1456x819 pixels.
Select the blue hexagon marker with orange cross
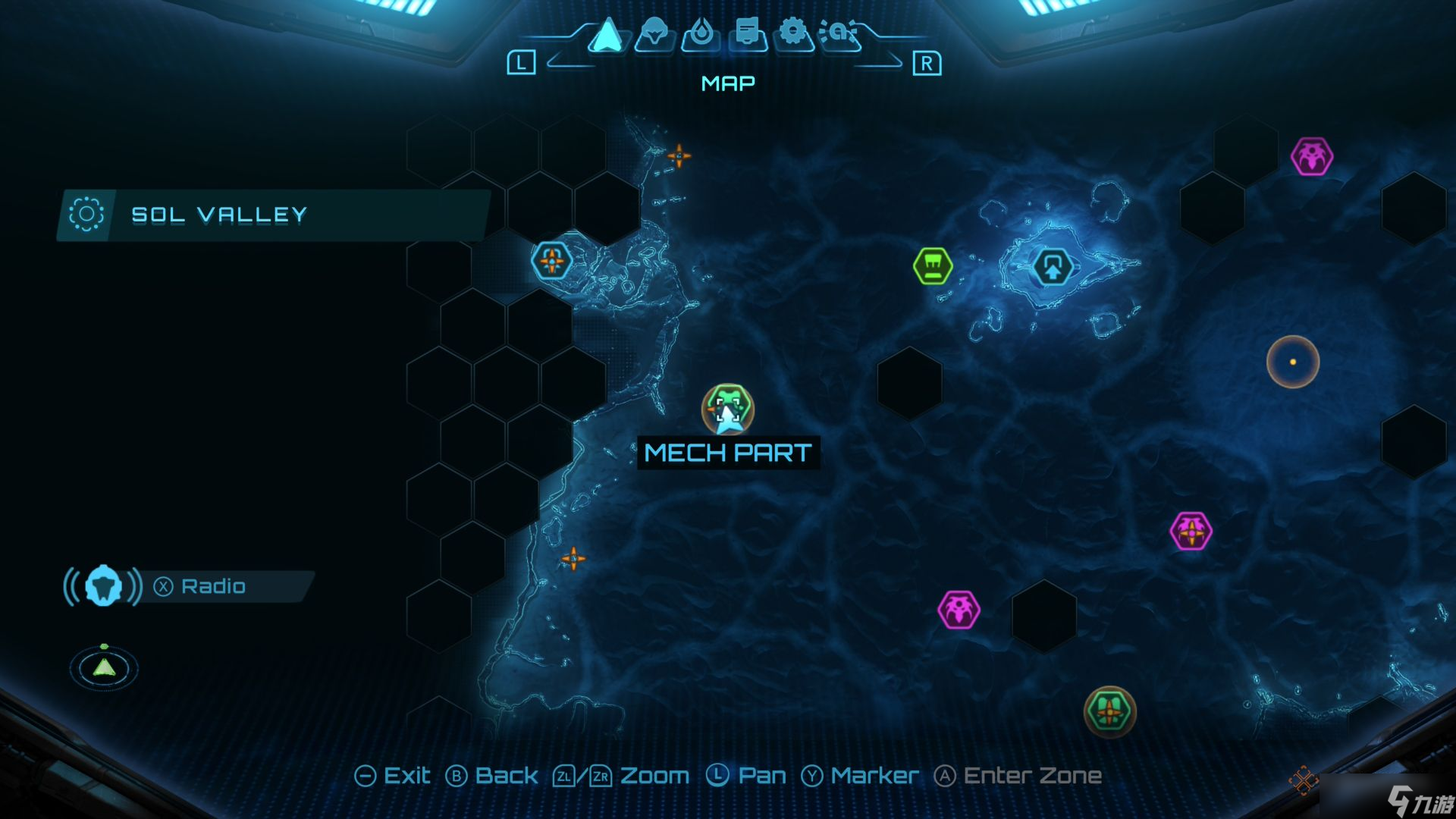click(551, 261)
